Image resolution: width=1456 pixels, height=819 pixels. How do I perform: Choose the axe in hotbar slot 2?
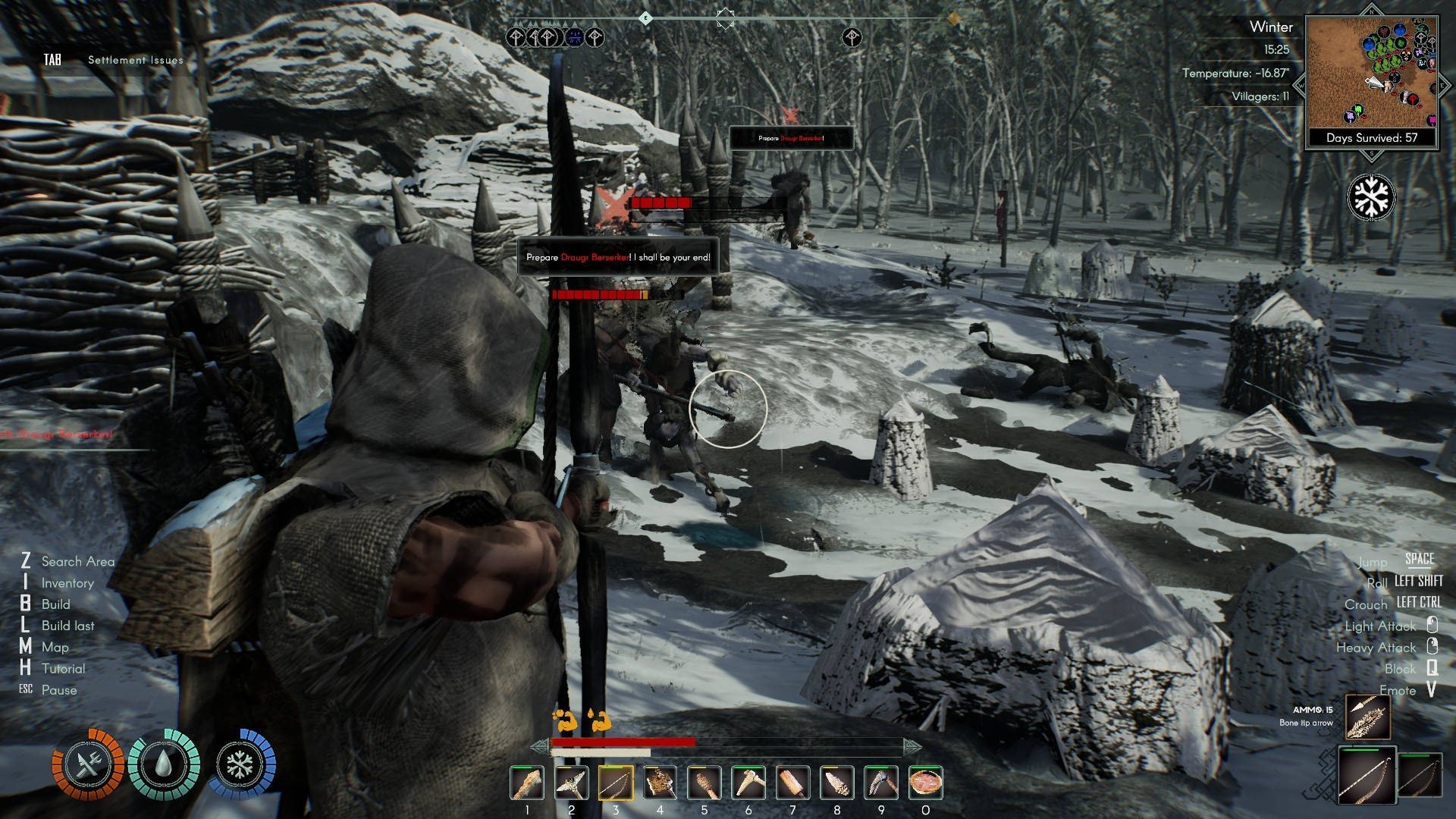point(571,783)
